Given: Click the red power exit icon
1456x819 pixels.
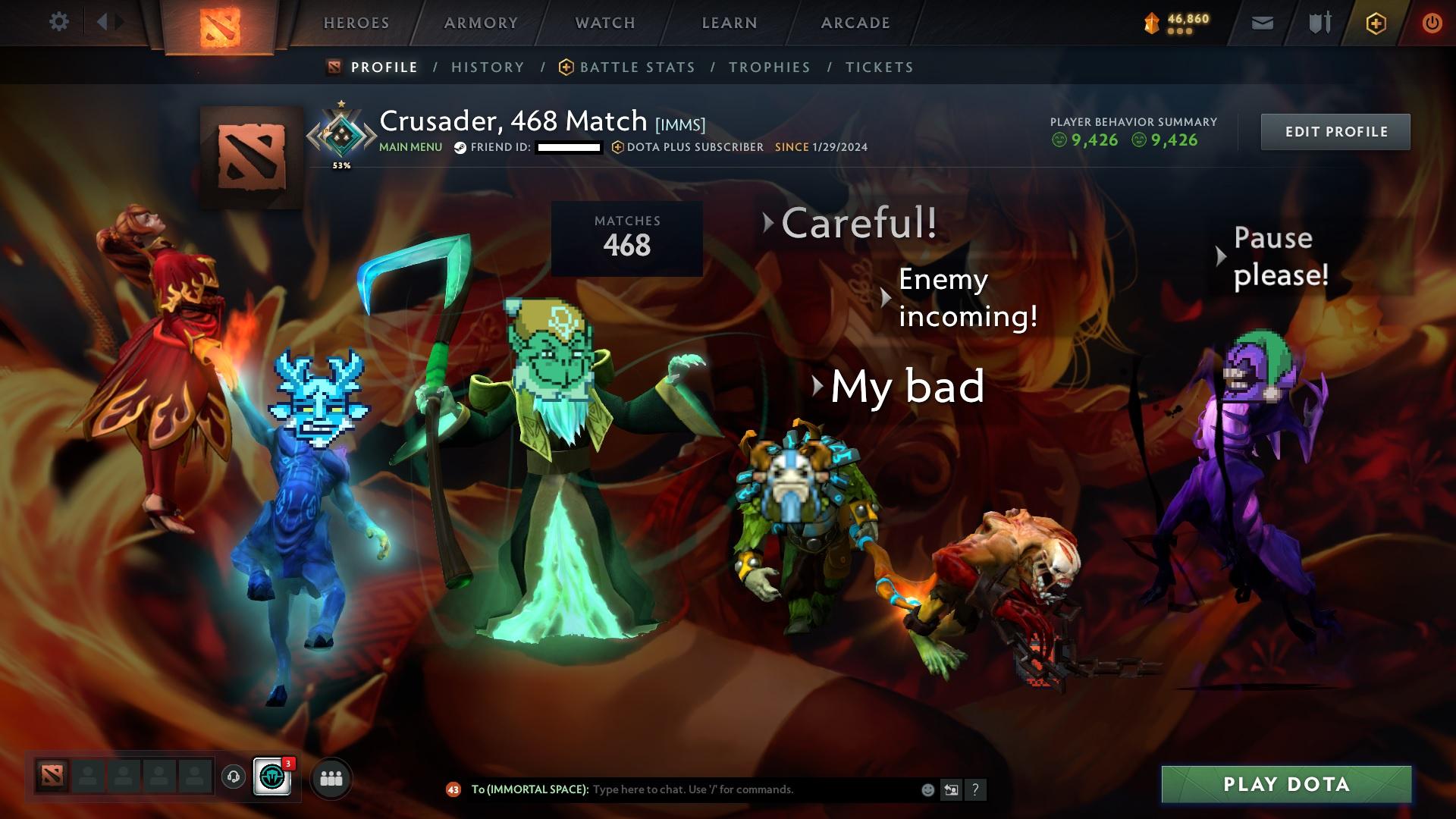Looking at the screenshot, I should click(x=1430, y=22).
